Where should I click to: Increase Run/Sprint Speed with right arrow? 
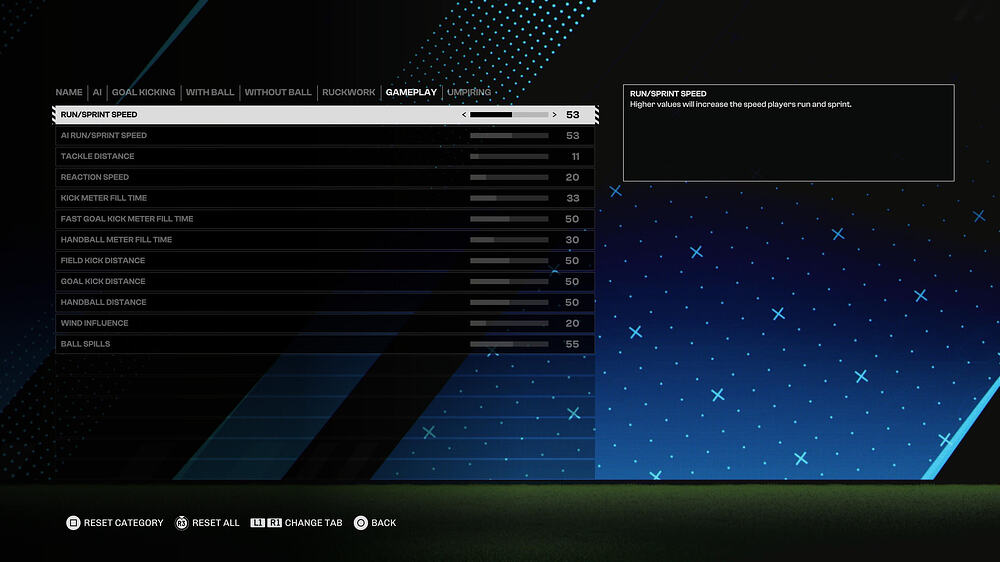pos(555,115)
